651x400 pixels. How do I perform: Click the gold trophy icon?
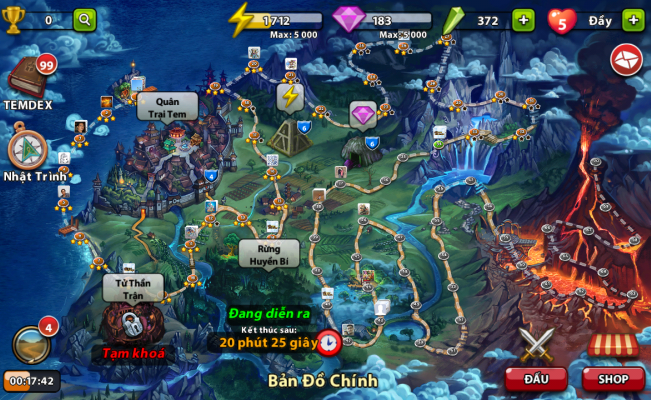point(13,19)
